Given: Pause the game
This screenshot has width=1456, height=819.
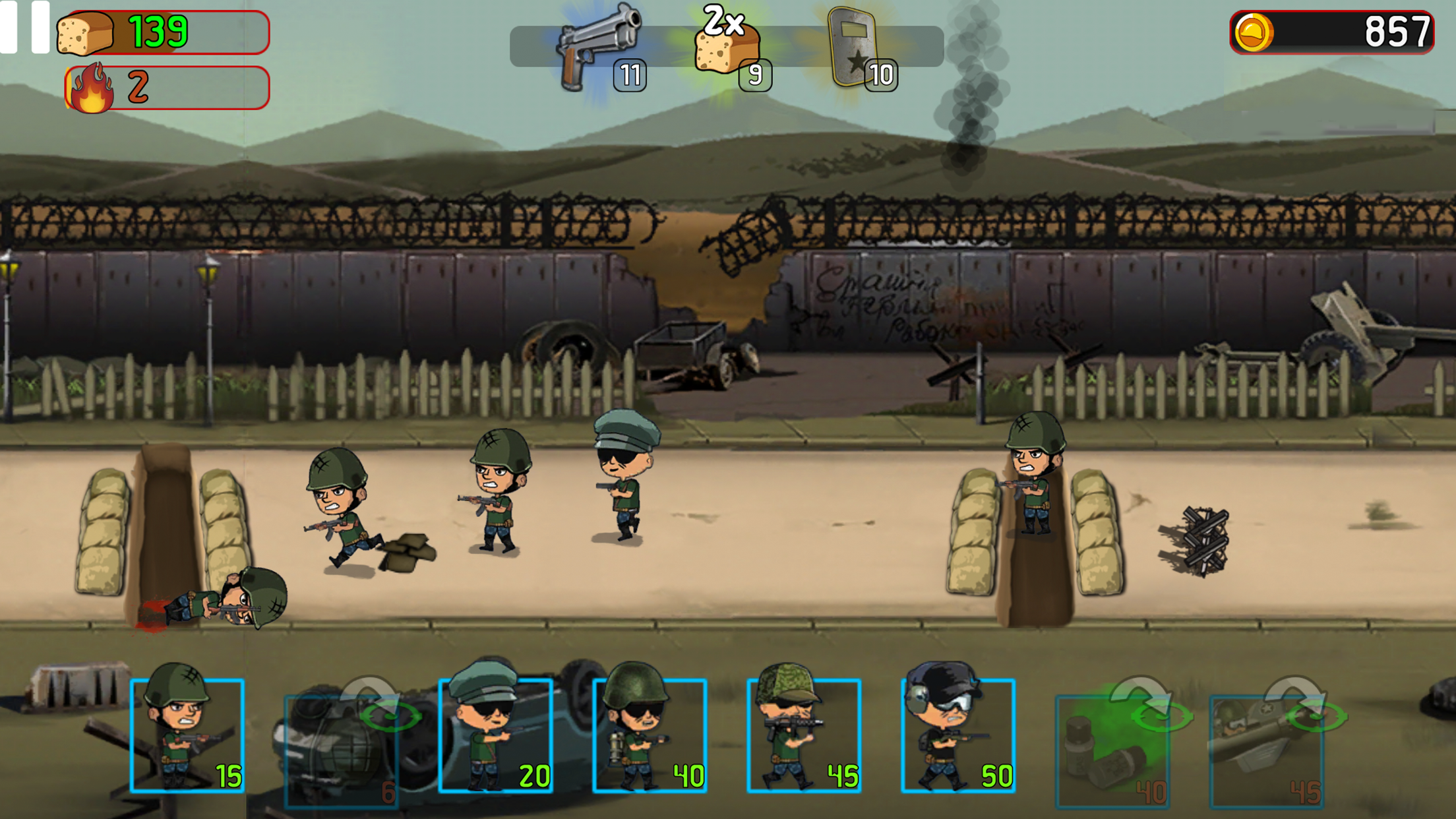Looking at the screenshot, I should pos(24,26).
